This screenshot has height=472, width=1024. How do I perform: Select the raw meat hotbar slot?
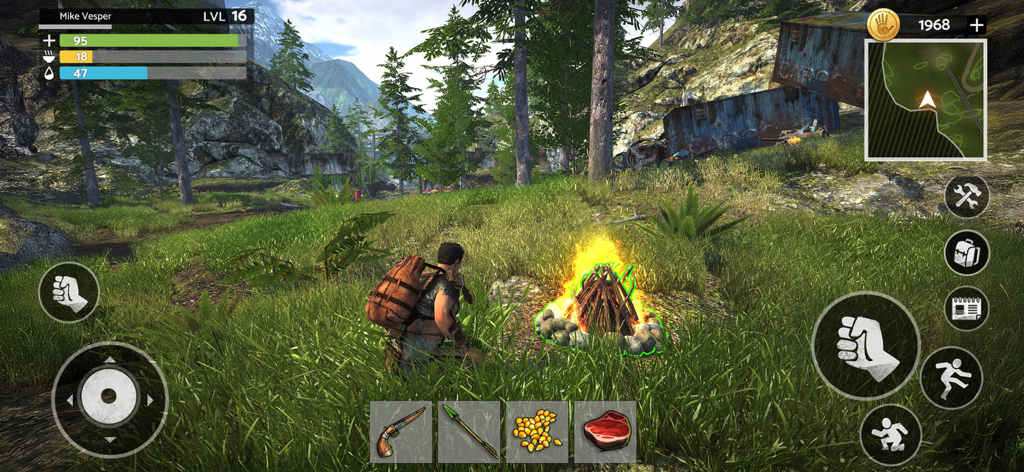coord(605,432)
